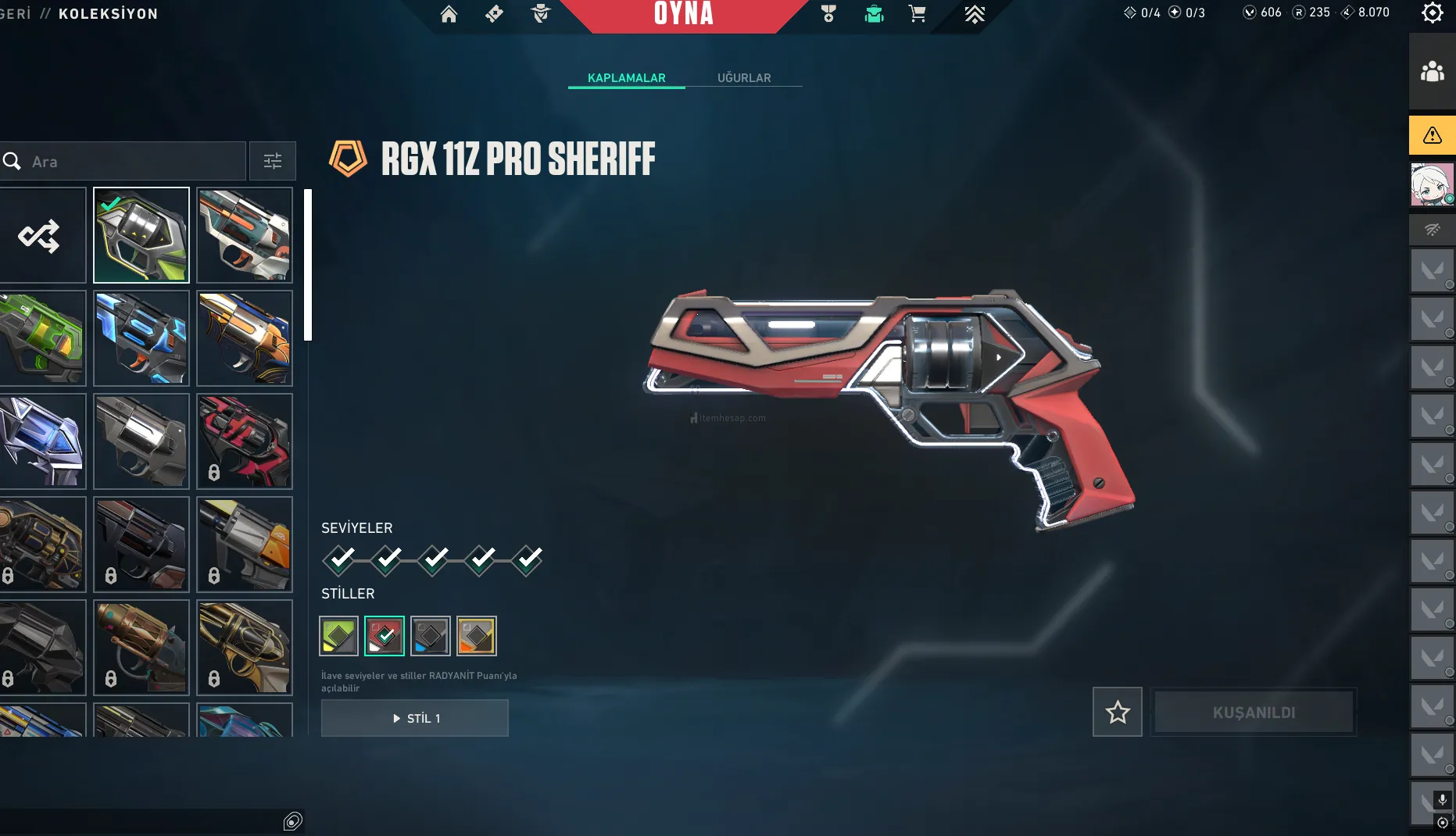Viewport: 1456px width, 836px height.
Task: Click the yellow warning alert icon
Action: tap(1432, 135)
